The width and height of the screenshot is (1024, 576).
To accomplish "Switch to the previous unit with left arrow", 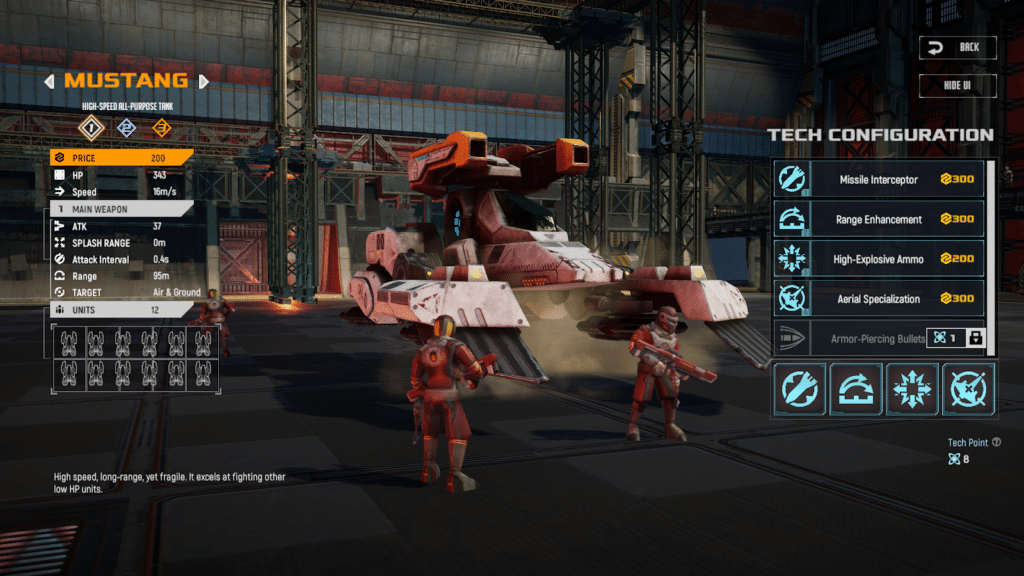I will (49, 81).
